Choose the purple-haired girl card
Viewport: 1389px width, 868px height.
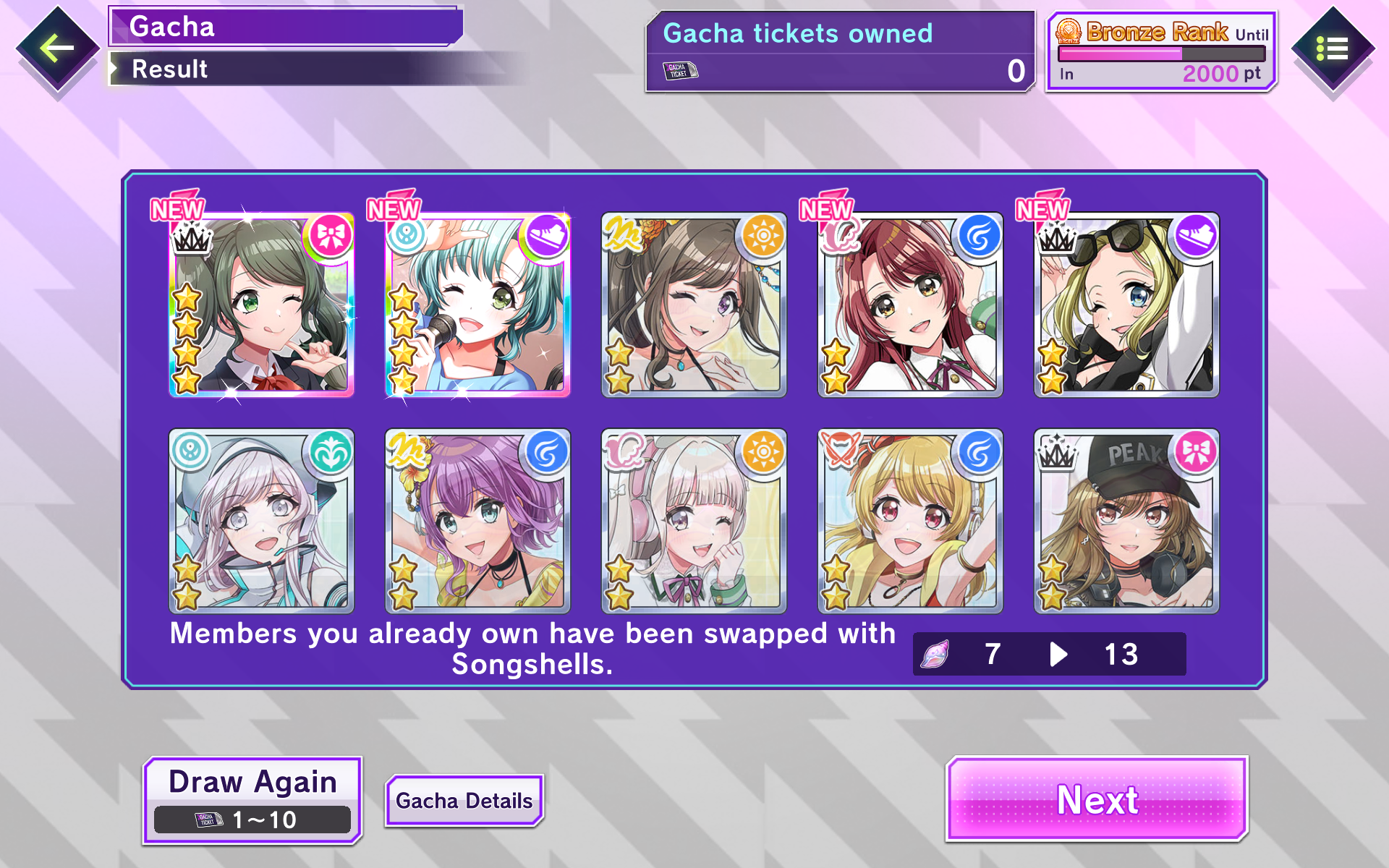coord(477,521)
